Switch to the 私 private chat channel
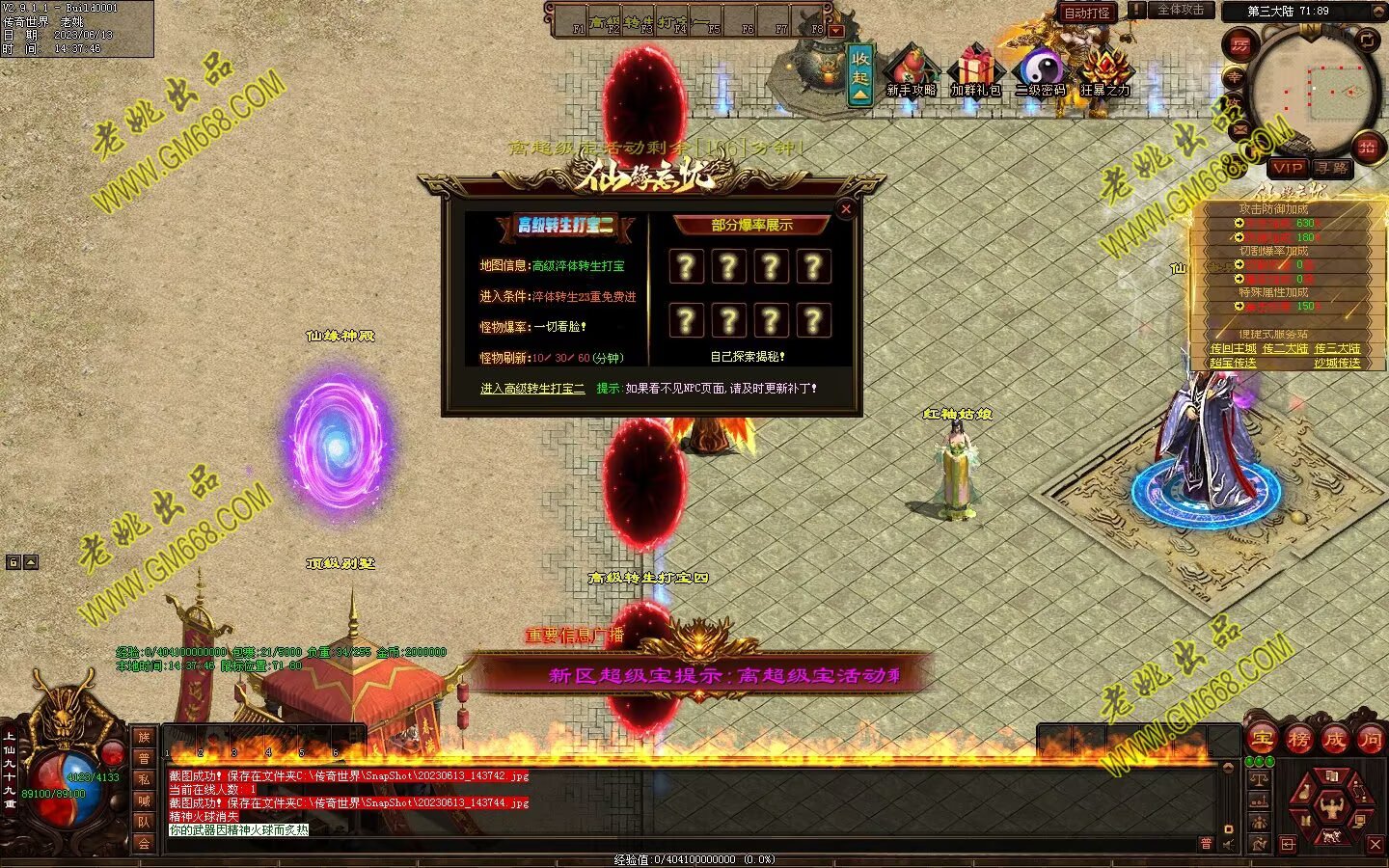This screenshot has width=1389, height=868. click(144, 779)
